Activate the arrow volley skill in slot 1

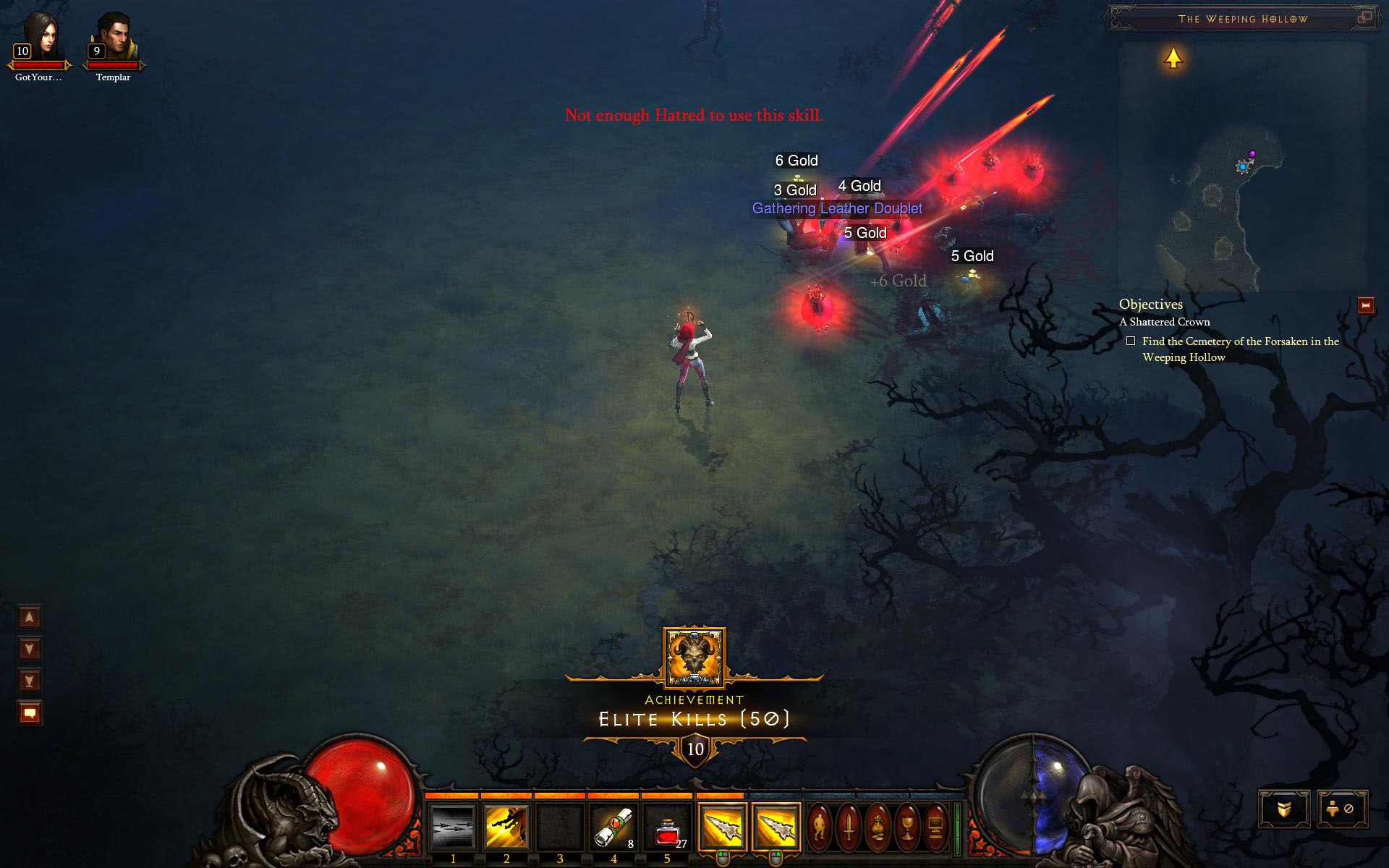pyautogui.click(x=453, y=827)
